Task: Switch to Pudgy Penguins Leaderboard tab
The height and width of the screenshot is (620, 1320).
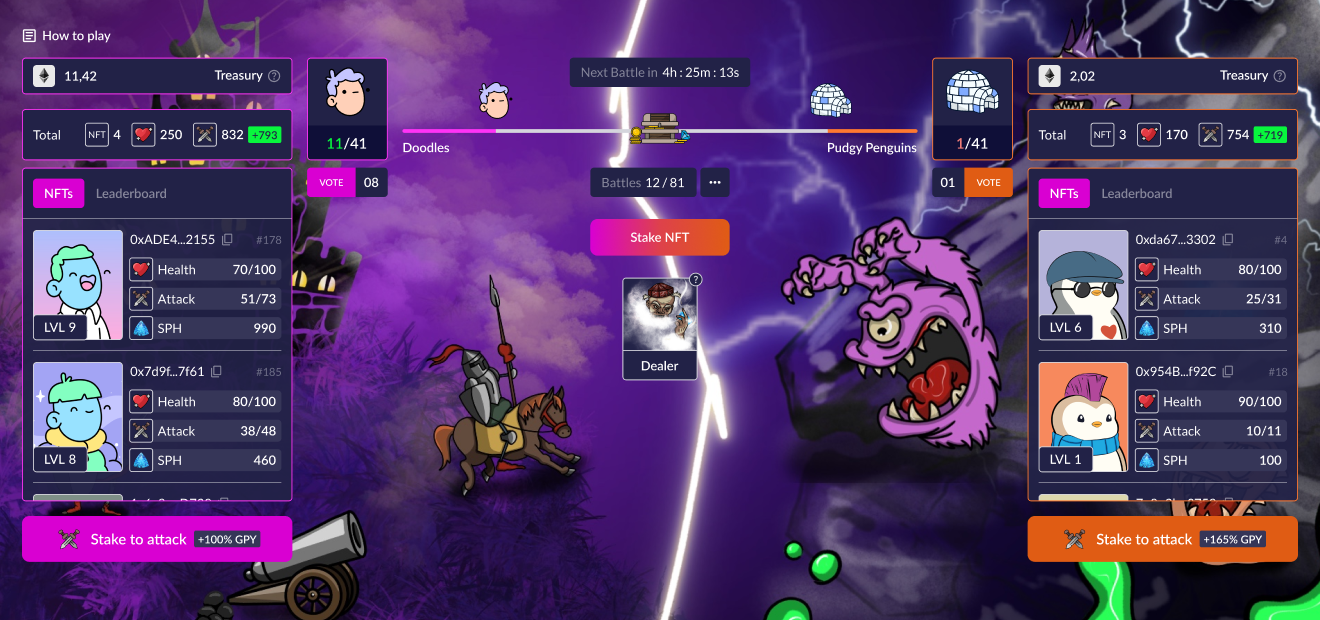Action: click(x=1137, y=194)
